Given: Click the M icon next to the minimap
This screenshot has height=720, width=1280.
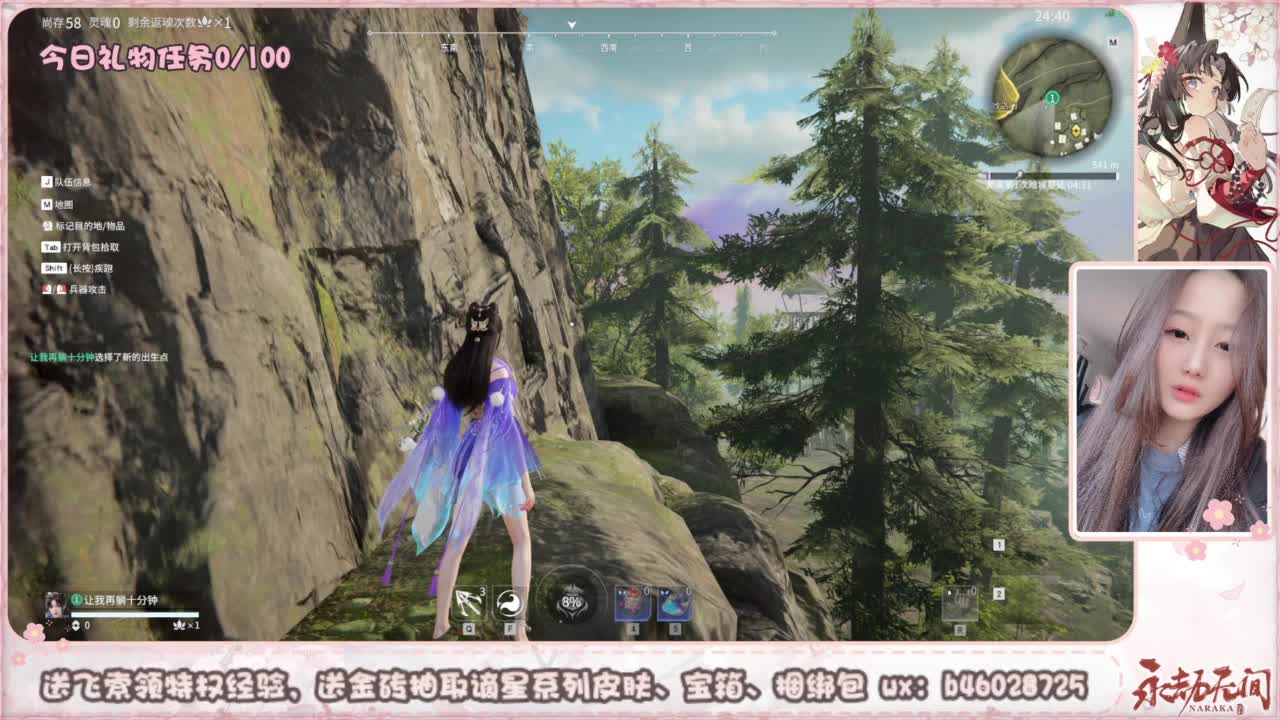Looking at the screenshot, I should pyautogui.click(x=1113, y=41).
